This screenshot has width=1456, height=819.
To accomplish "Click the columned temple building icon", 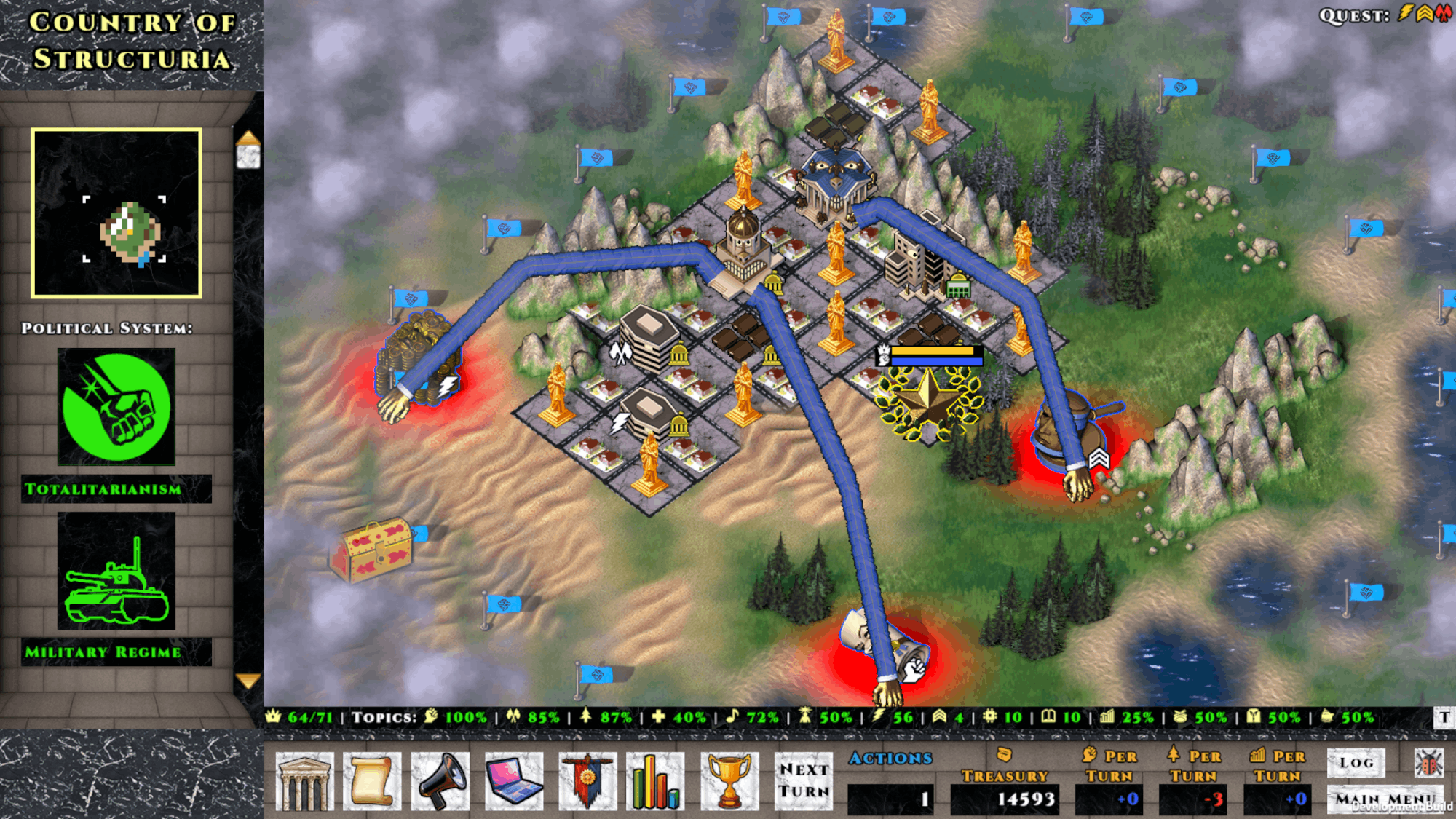I will pos(304,782).
